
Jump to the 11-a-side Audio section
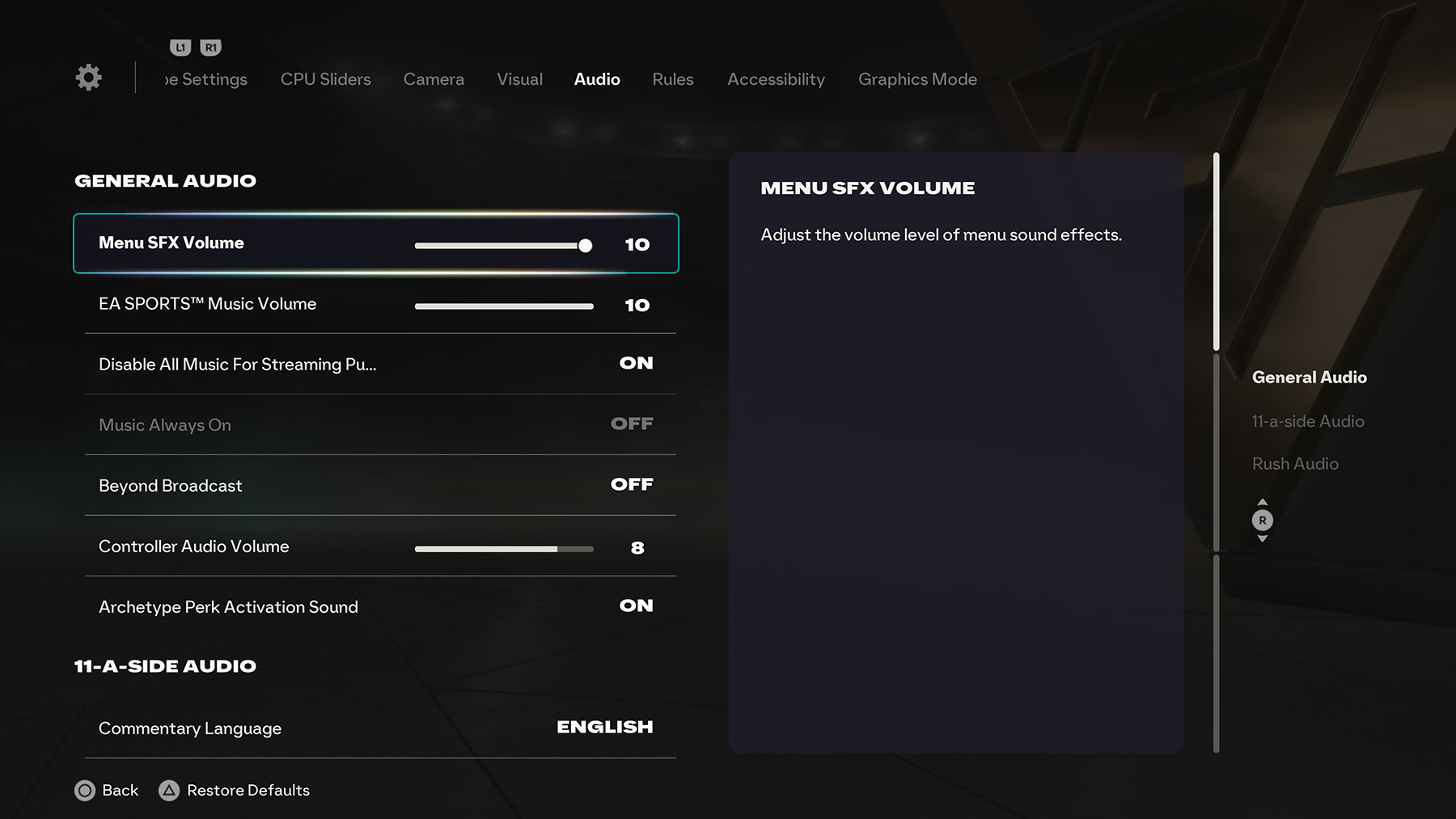pyautogui.click(x=1307, y=421)
